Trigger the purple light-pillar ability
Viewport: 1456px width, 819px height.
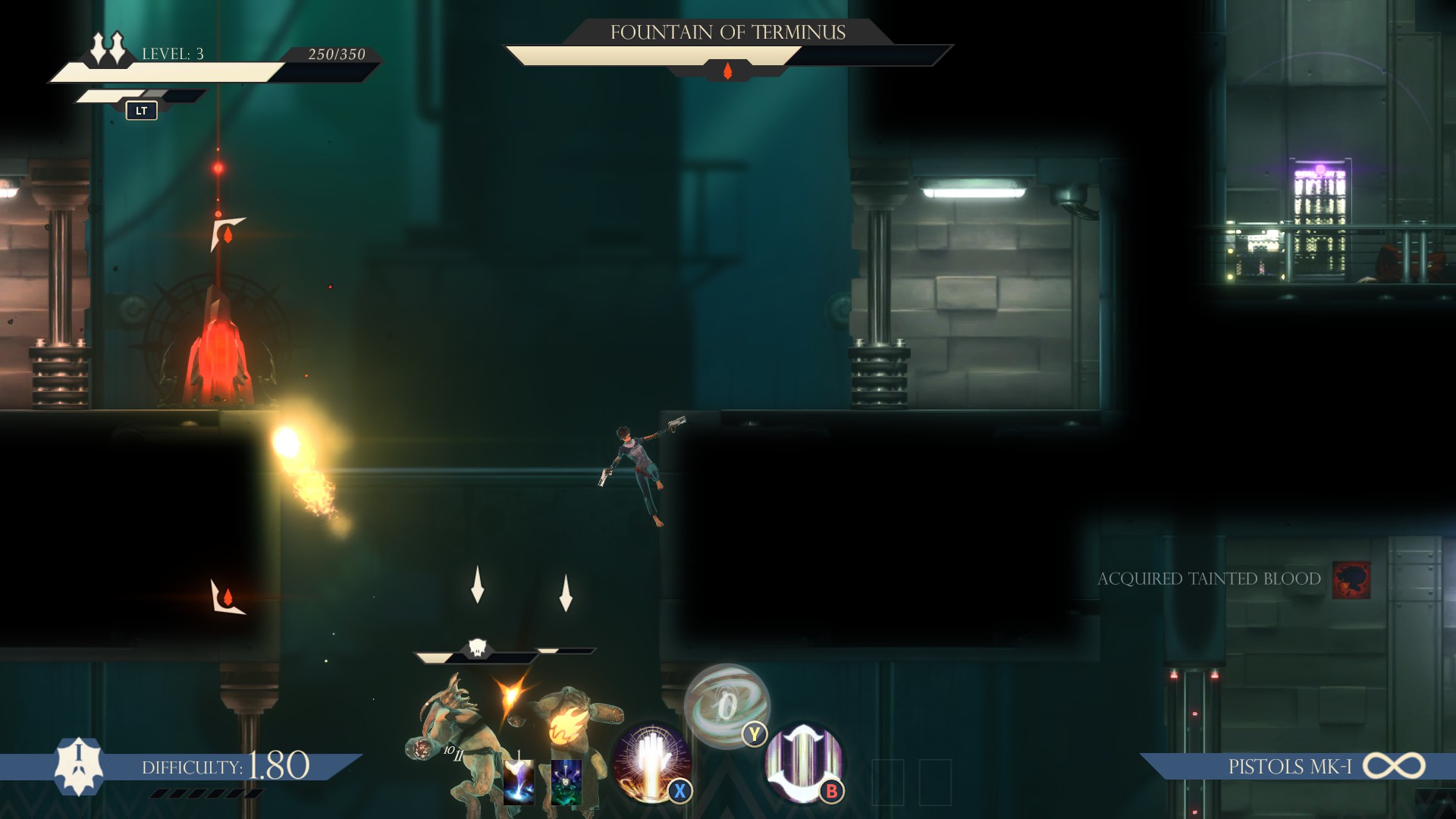click(x=802, y=761)
